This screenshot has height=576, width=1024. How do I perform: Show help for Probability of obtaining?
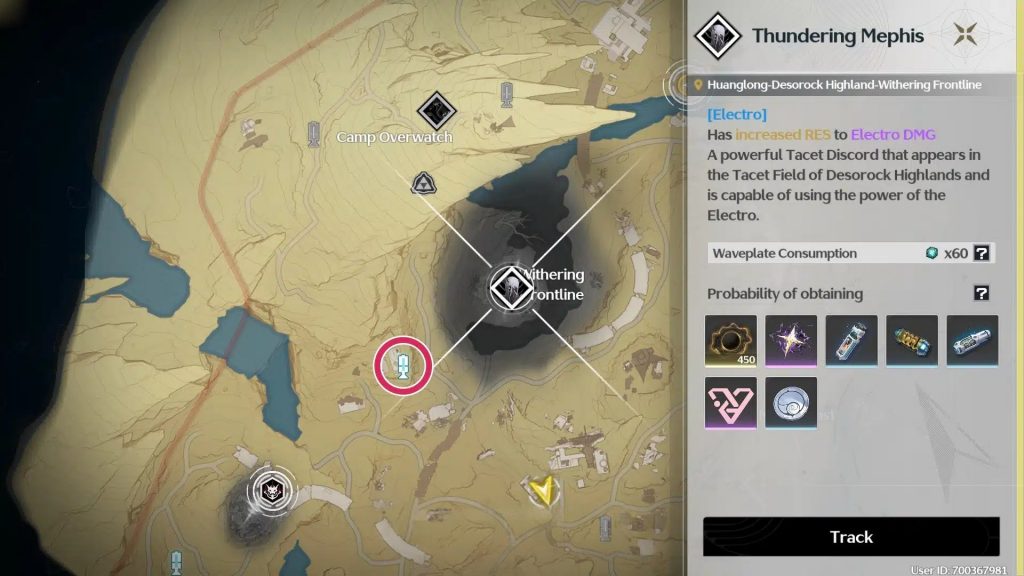(982, 293)
